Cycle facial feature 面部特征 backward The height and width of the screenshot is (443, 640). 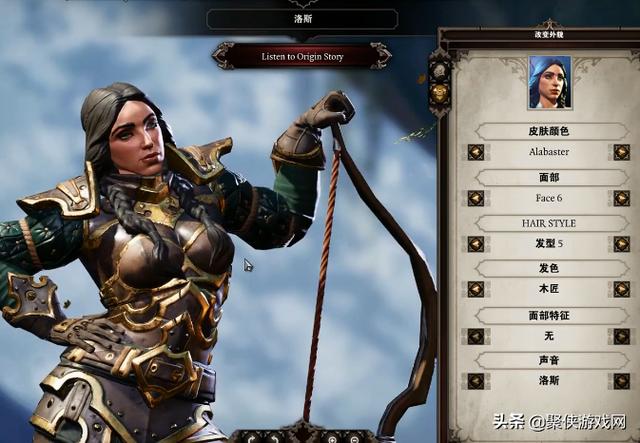(476, 336)
